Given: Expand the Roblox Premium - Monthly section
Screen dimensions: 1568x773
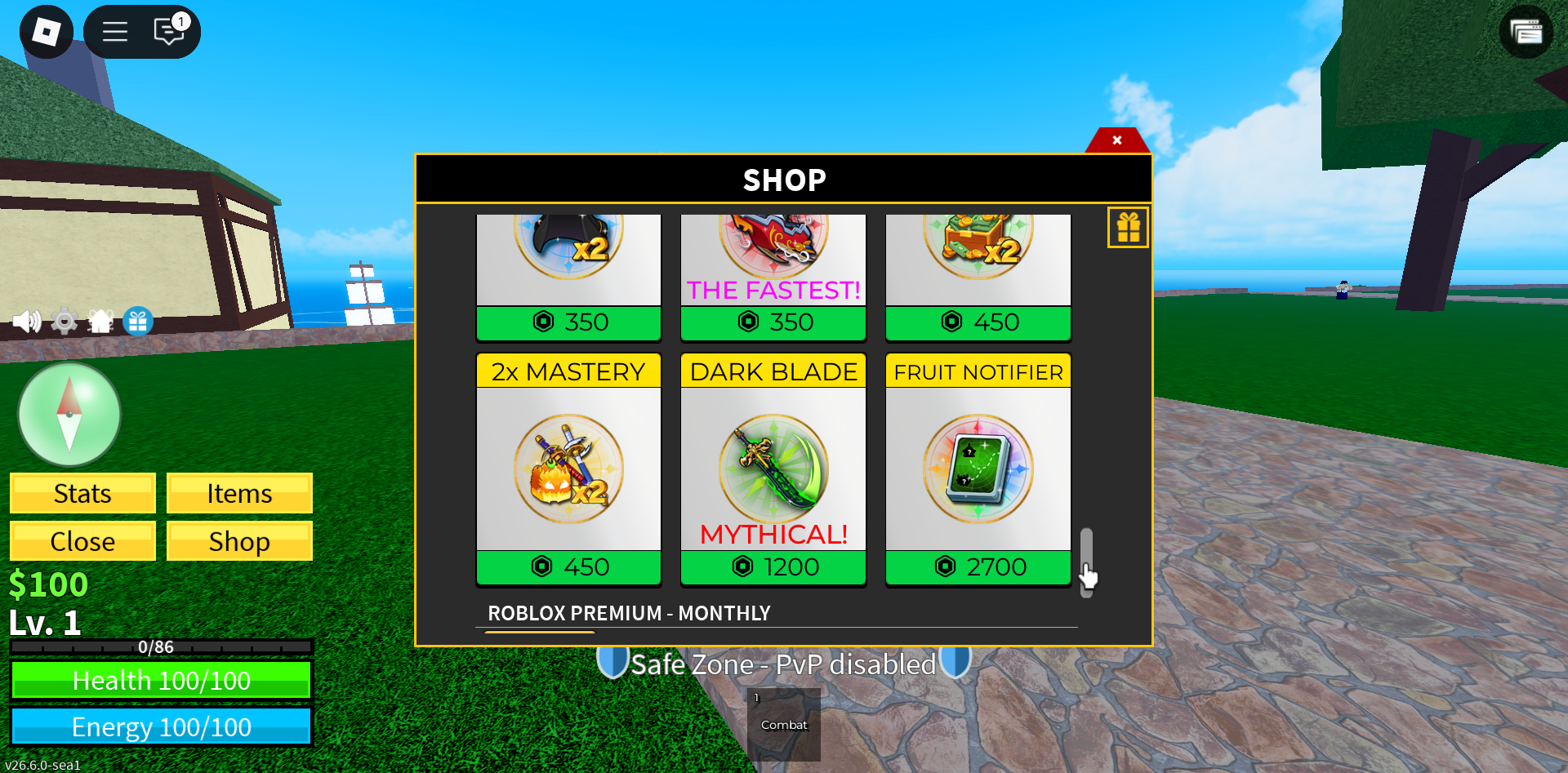Looking at the screenshot, I should click(629, 613).
